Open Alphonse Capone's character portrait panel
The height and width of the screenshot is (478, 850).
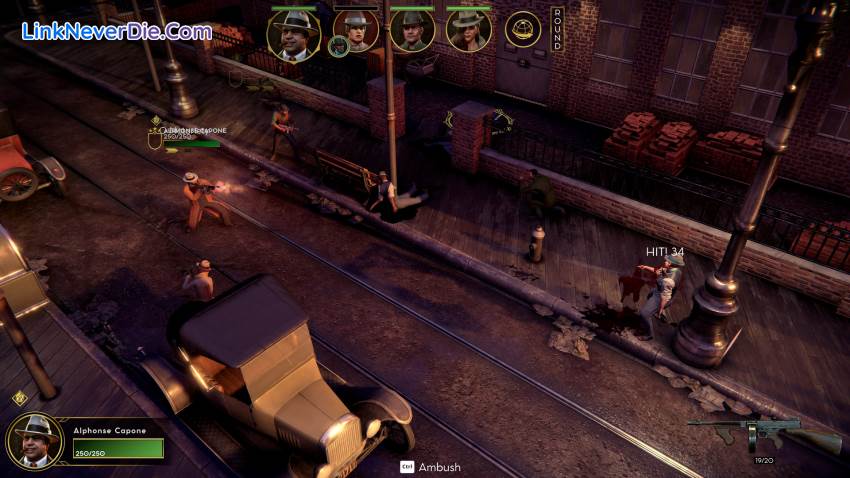(33, 441)
